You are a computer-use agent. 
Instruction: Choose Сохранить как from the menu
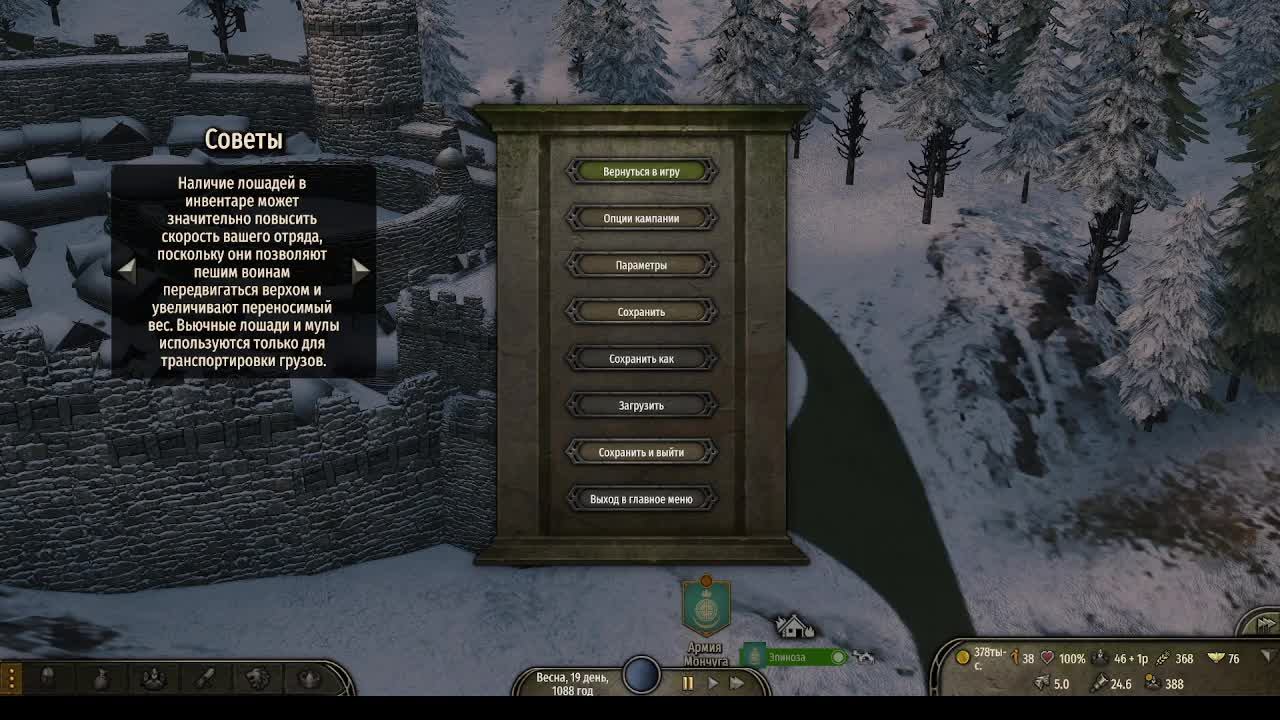641,358
